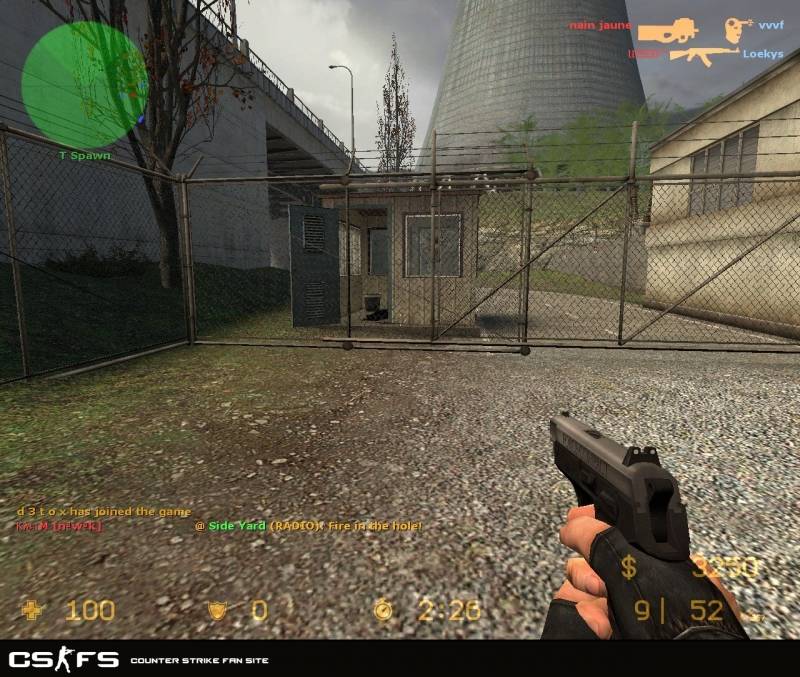Click nain jaune in the kill feed
The width and height of the screenshot is (800, 677).
(x=599, y=24)
